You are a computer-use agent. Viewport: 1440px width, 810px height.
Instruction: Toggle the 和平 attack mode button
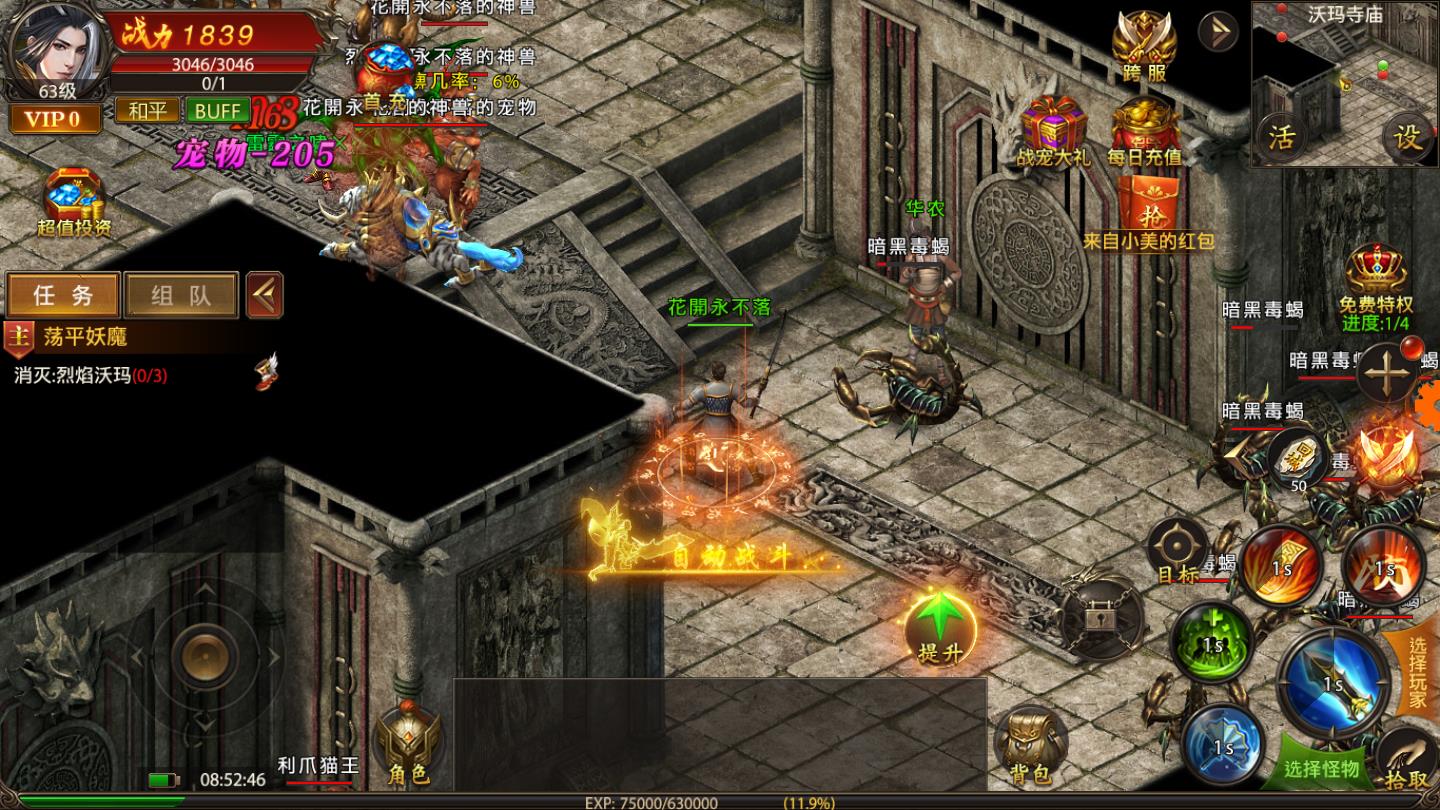[x=147, y=111]
